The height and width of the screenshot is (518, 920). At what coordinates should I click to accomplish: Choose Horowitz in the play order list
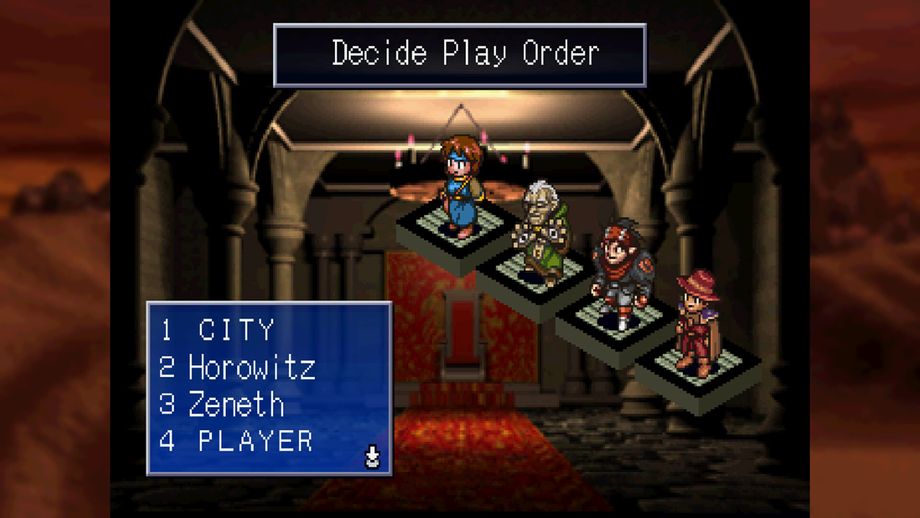pos(251,368)
